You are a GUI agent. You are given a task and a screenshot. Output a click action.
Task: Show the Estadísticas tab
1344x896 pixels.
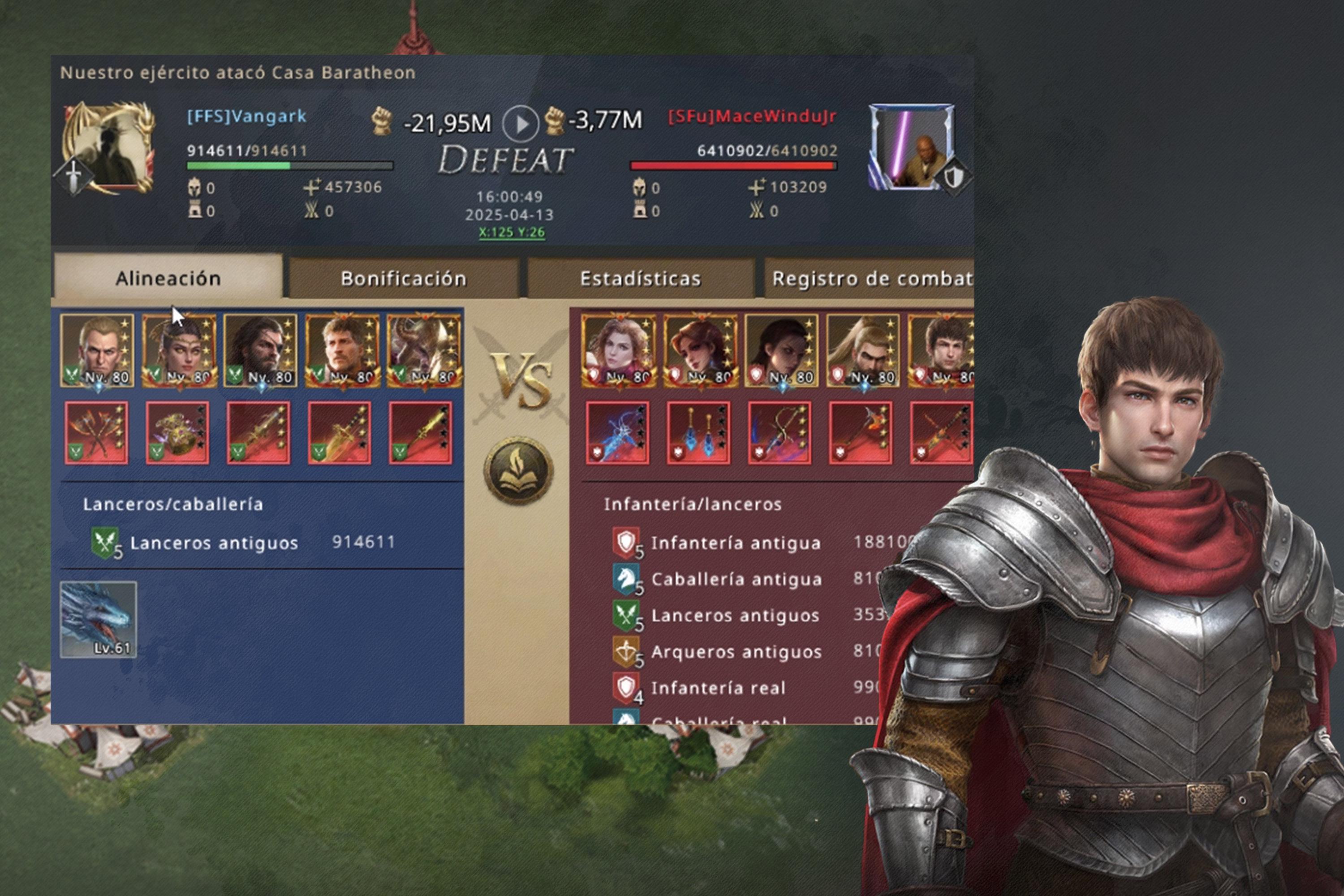[x=640, y=278]
